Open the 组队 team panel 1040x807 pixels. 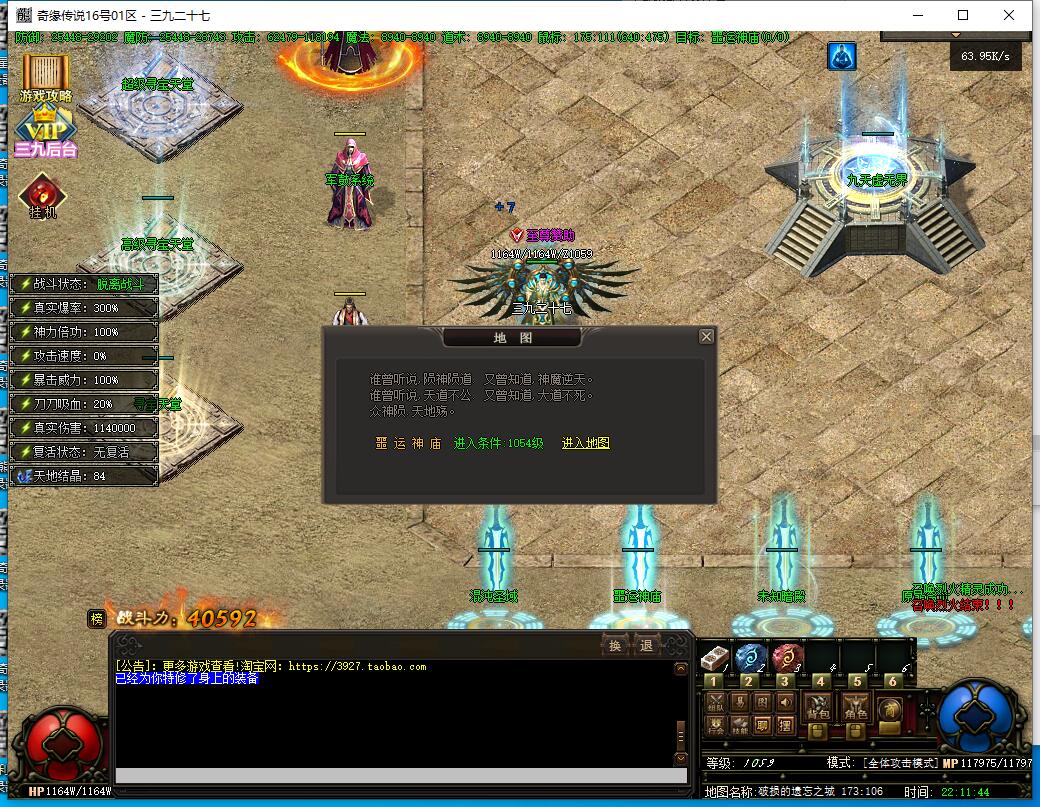[x=716, y=703]
